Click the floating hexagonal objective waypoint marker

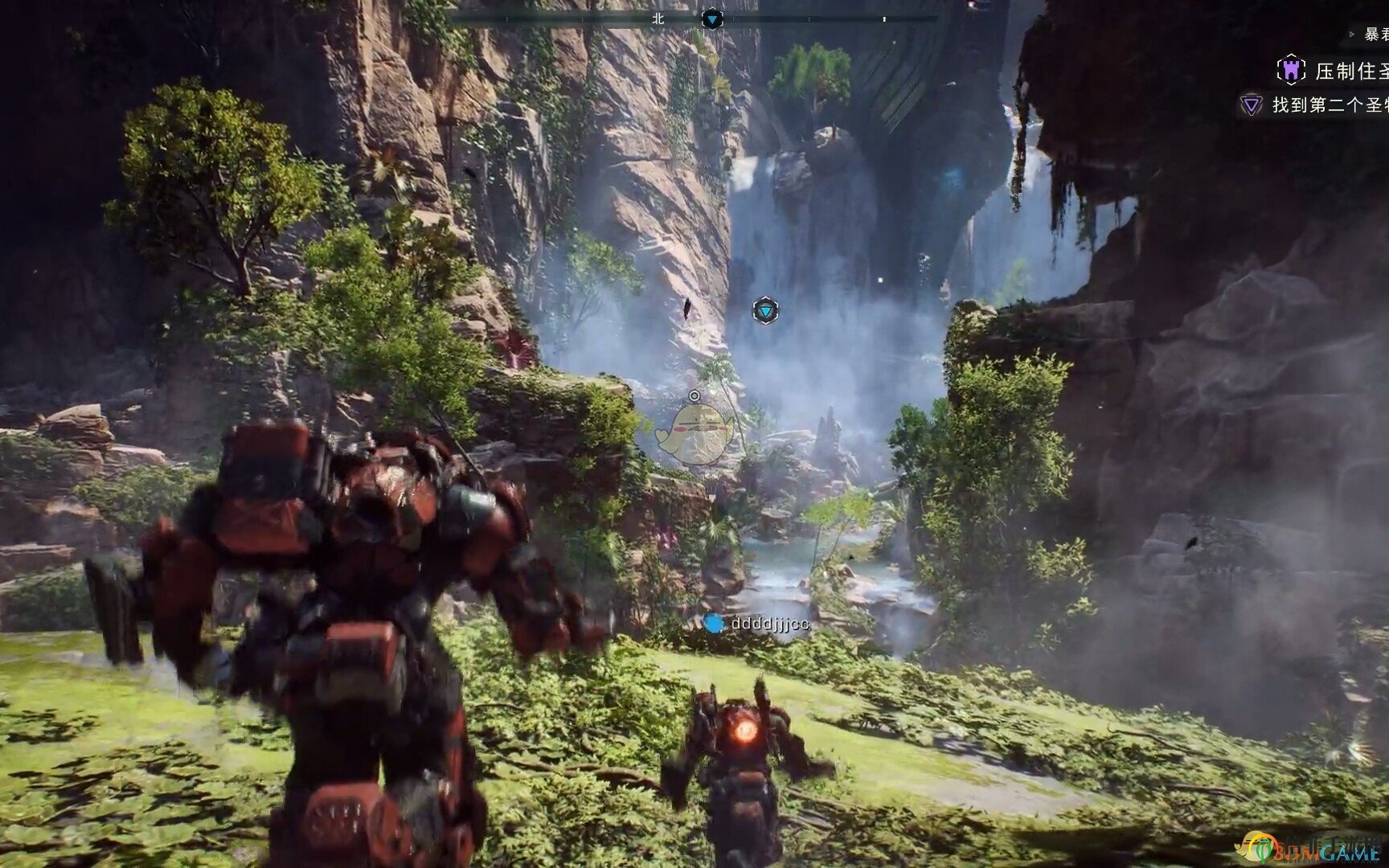765,310
